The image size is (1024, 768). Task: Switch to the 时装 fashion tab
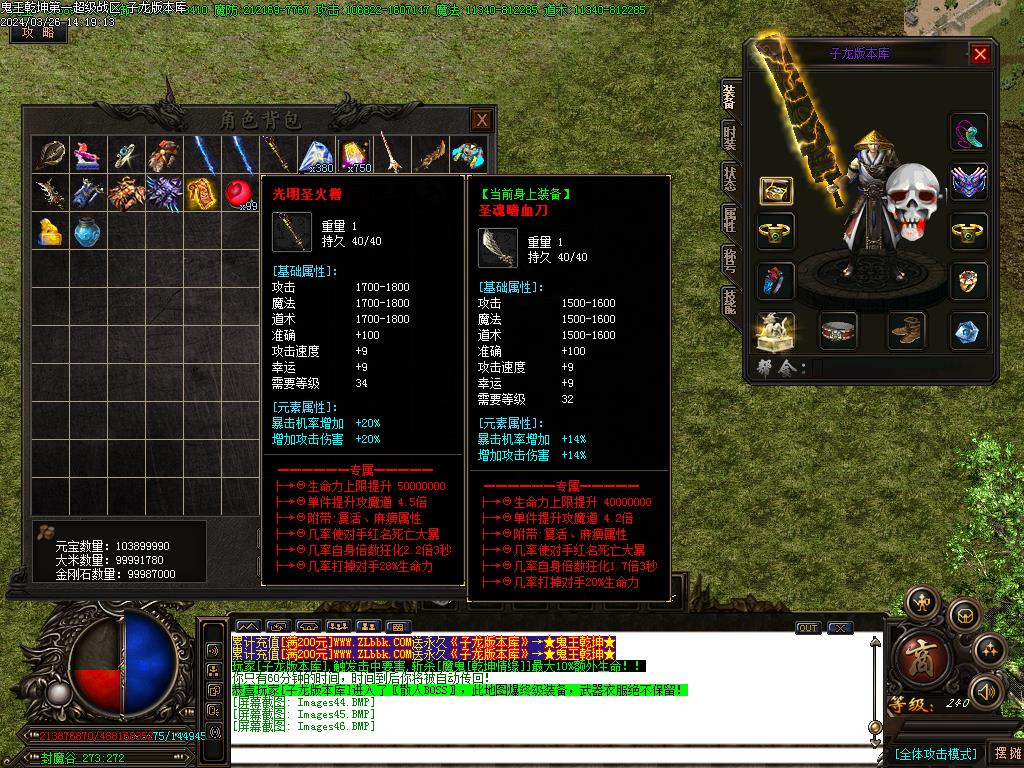coord(729,139)
